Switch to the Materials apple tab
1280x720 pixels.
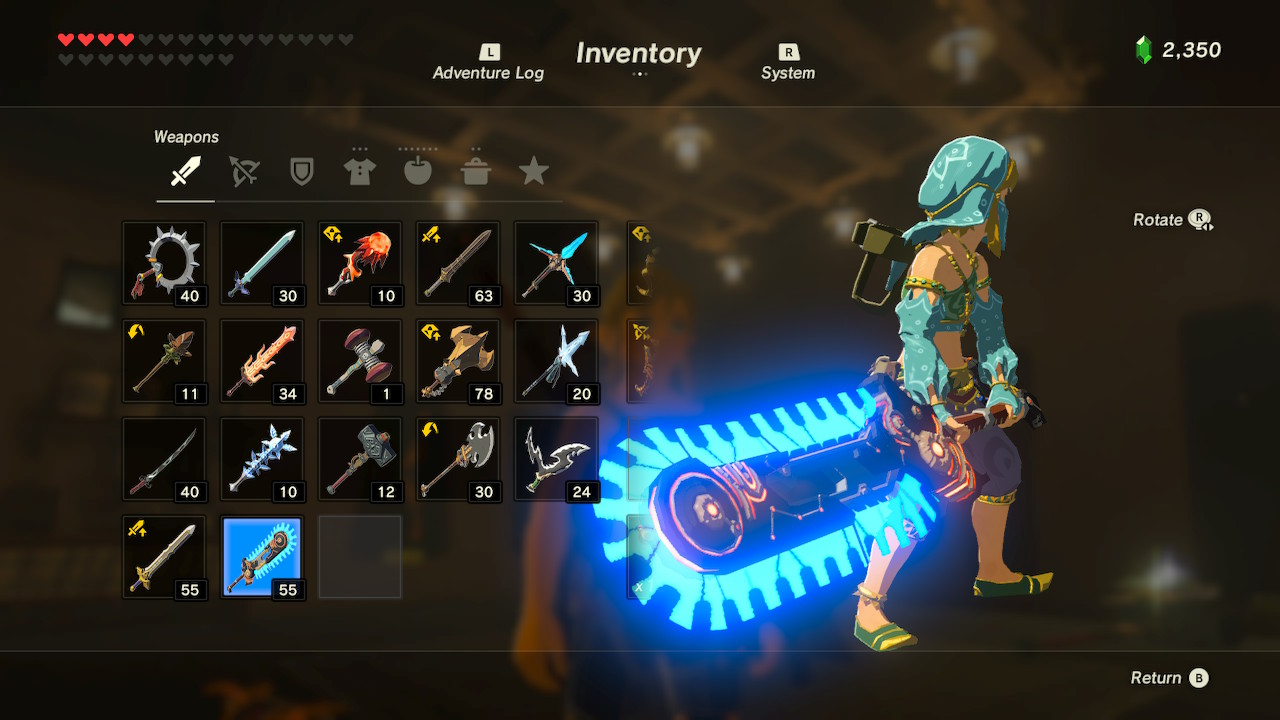tap(418, 172)
